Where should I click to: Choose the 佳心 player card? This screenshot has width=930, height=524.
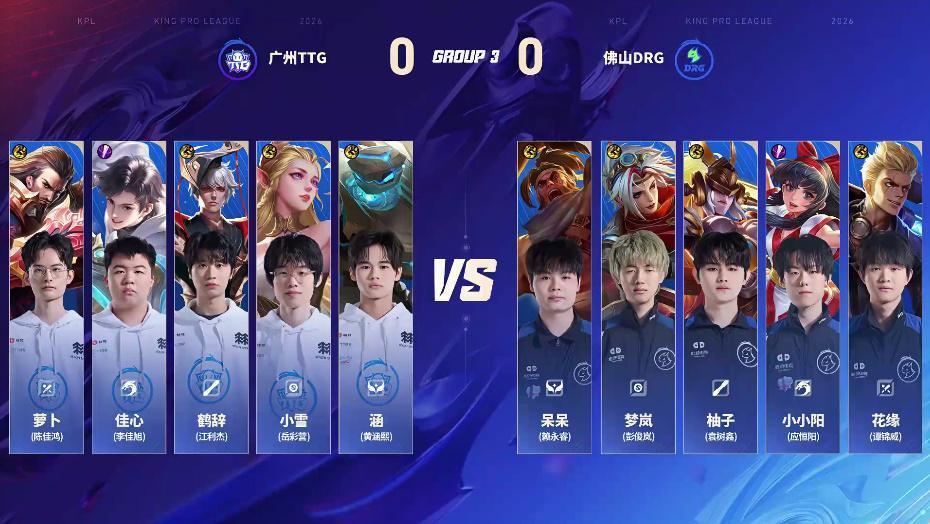(129, 295)
